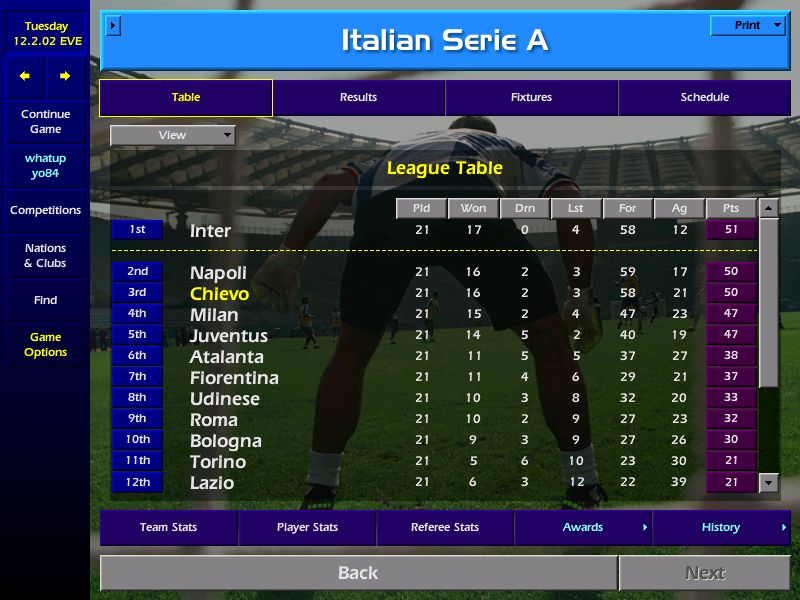Image resolution: width=800 pixels, height=600 pixels.
Task: Click the large Back button
Action: click(358, 573)
